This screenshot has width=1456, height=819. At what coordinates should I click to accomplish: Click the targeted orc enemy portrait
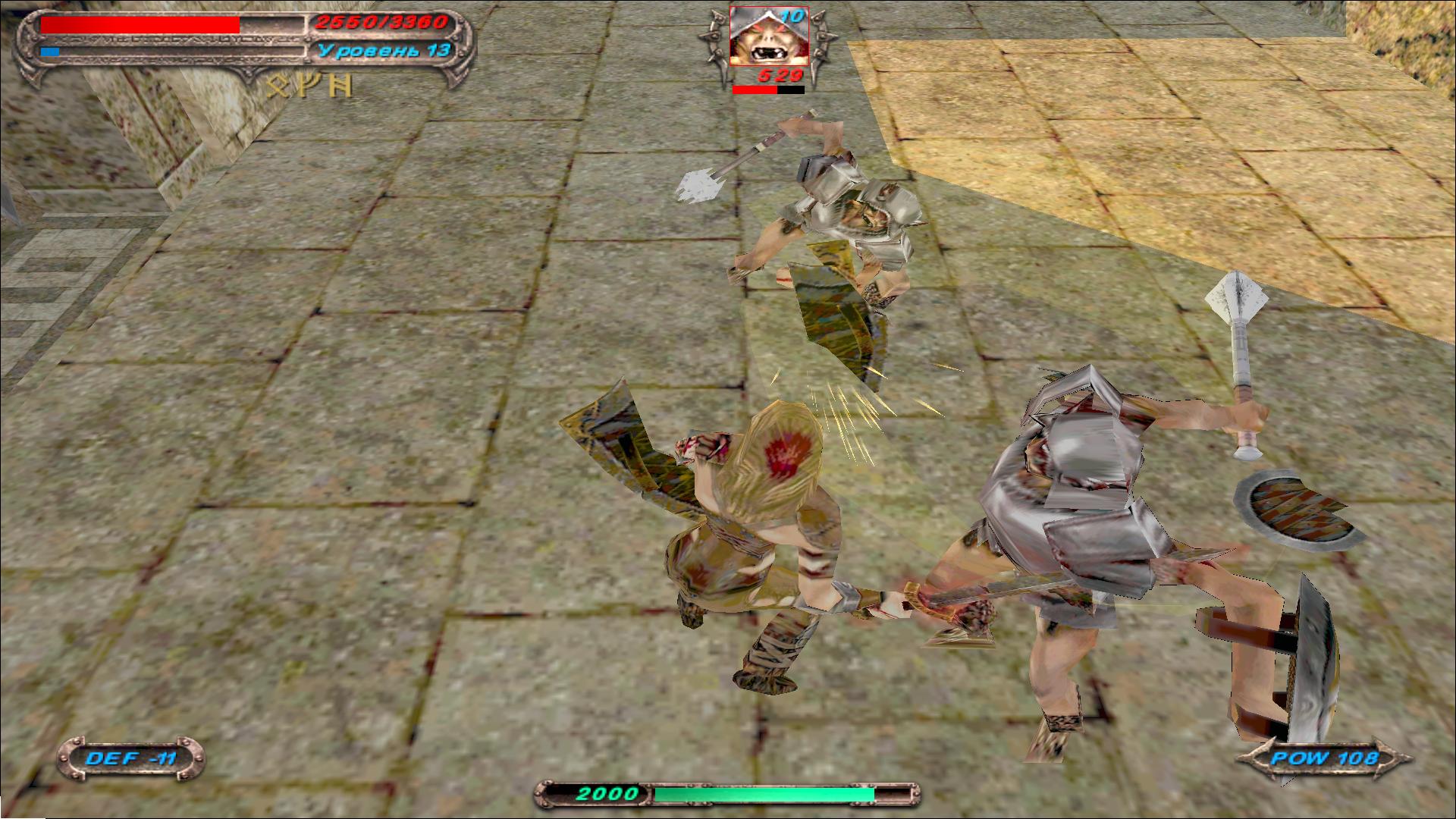point(768,36)
